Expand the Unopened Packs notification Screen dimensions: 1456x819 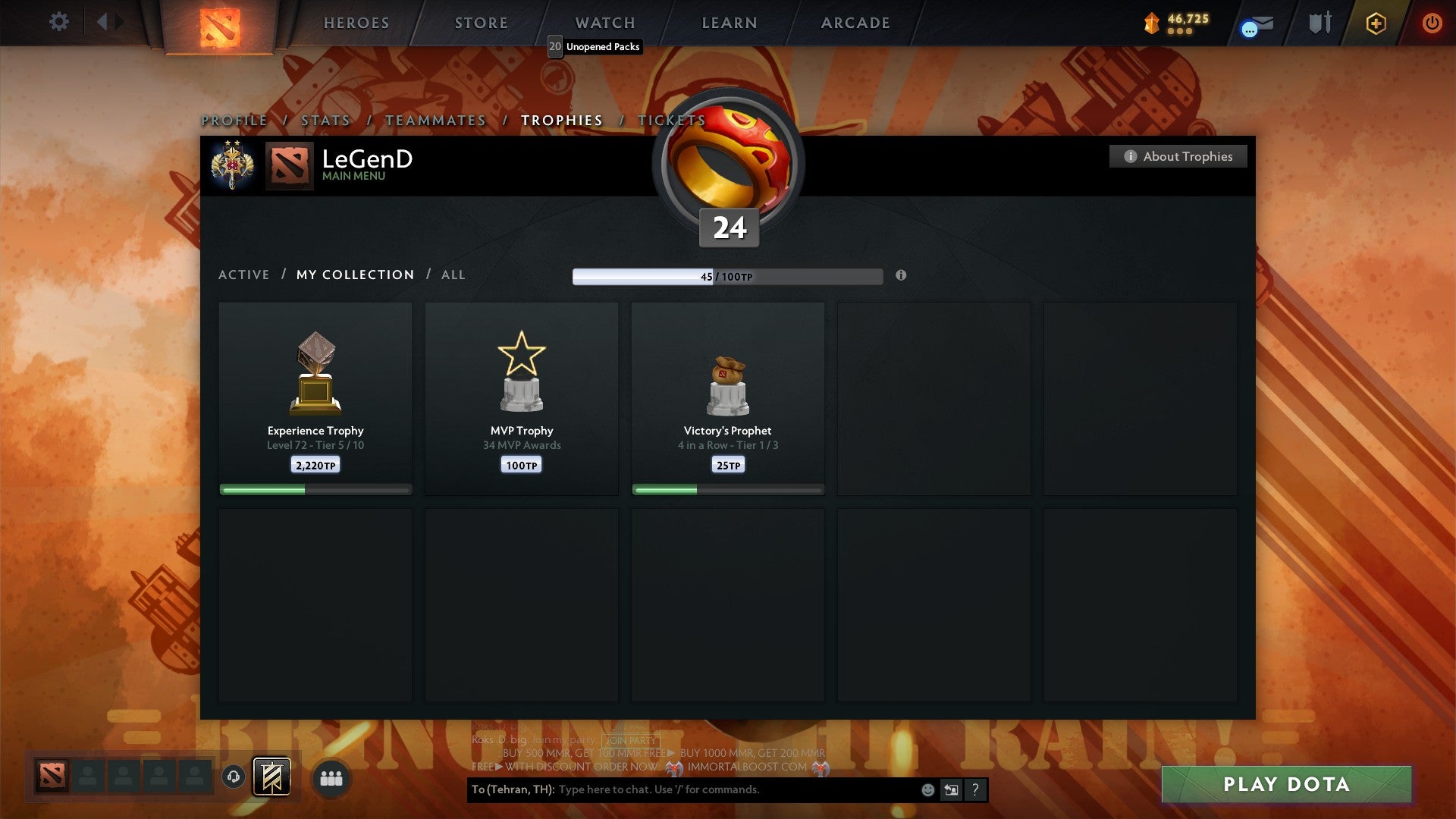pyautogui.click(x=595, y=47)
